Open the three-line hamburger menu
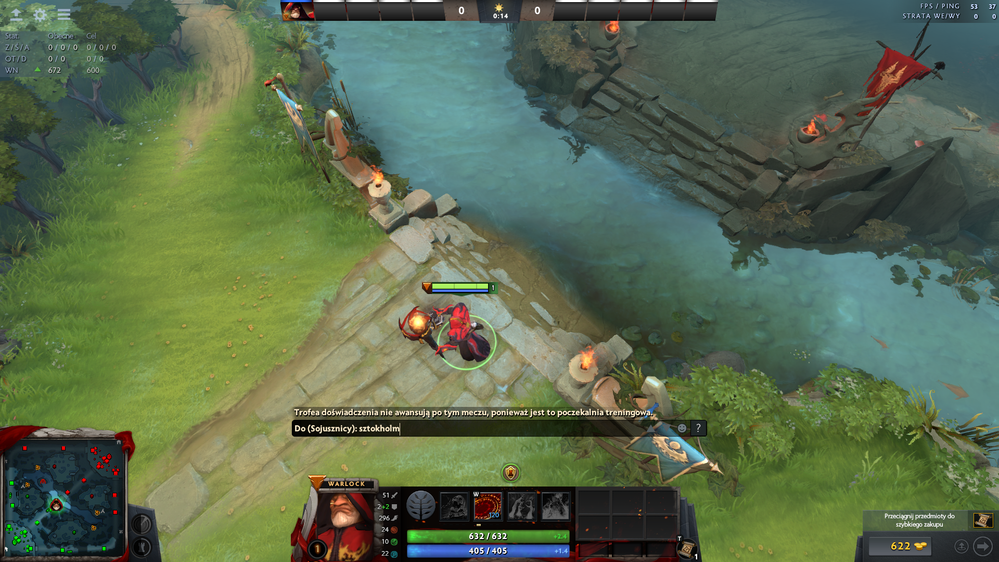Screen dimensions: 999x562 pyautogui.click(x=64, y=14)
